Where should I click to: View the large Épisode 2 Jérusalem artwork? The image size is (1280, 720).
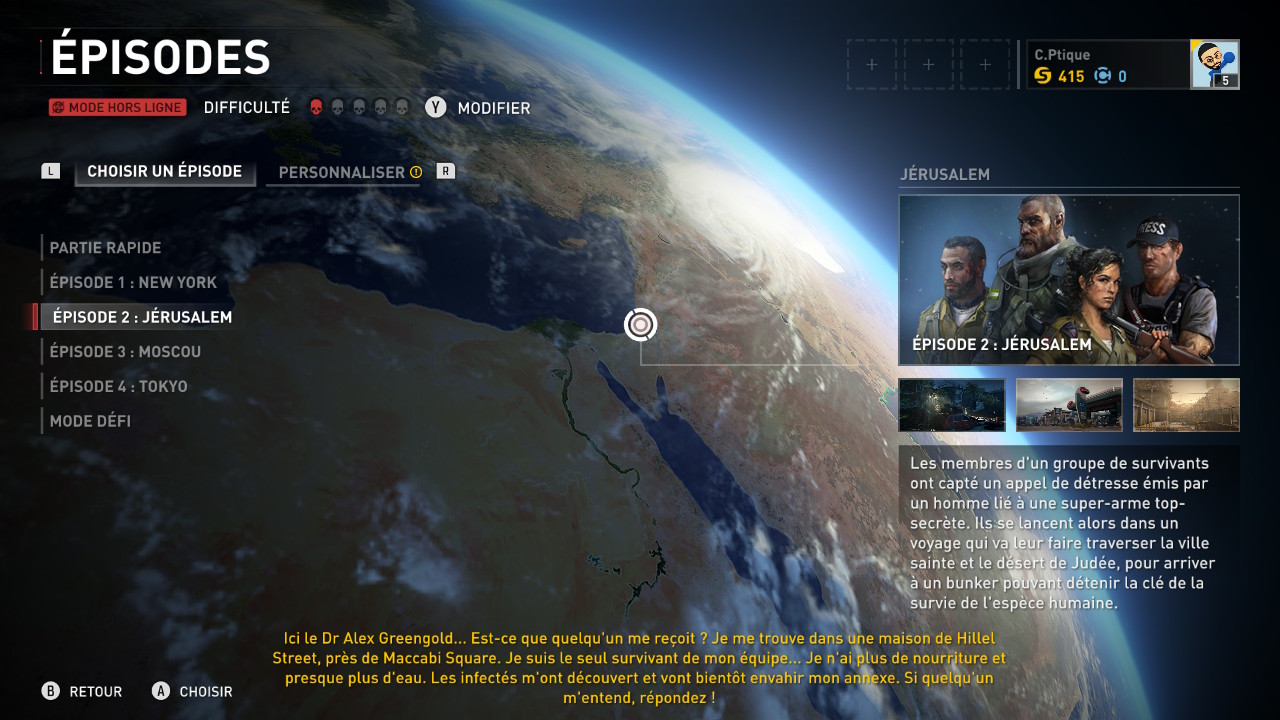[x=1068, y=280]
